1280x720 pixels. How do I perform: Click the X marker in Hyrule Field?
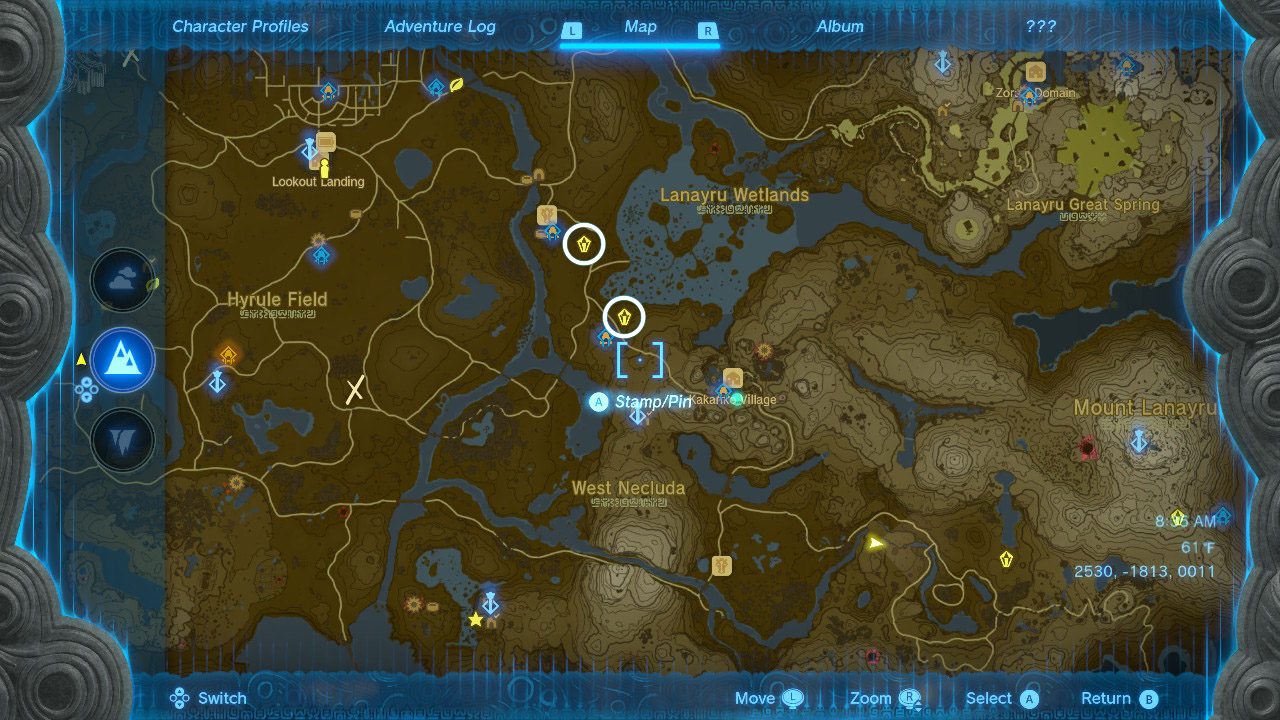pyautogui.click(x=353, y=390)
